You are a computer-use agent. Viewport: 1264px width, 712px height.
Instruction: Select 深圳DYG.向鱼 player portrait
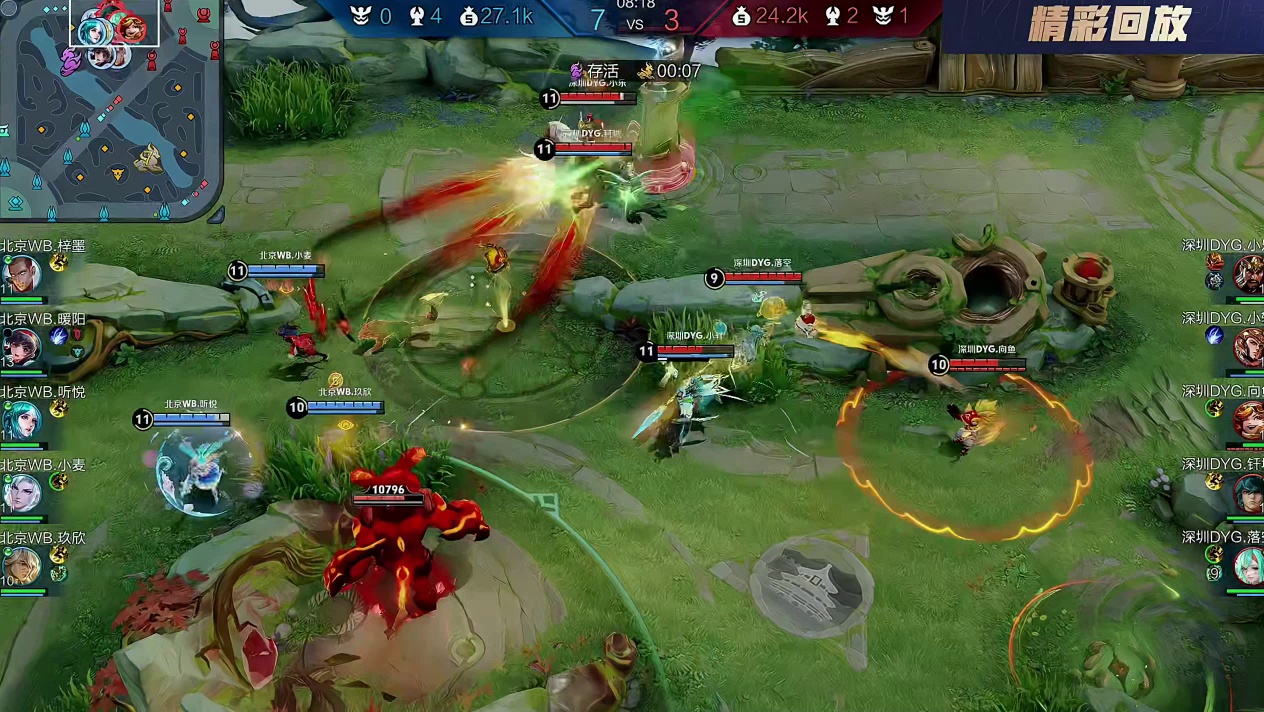point(1249,420)
